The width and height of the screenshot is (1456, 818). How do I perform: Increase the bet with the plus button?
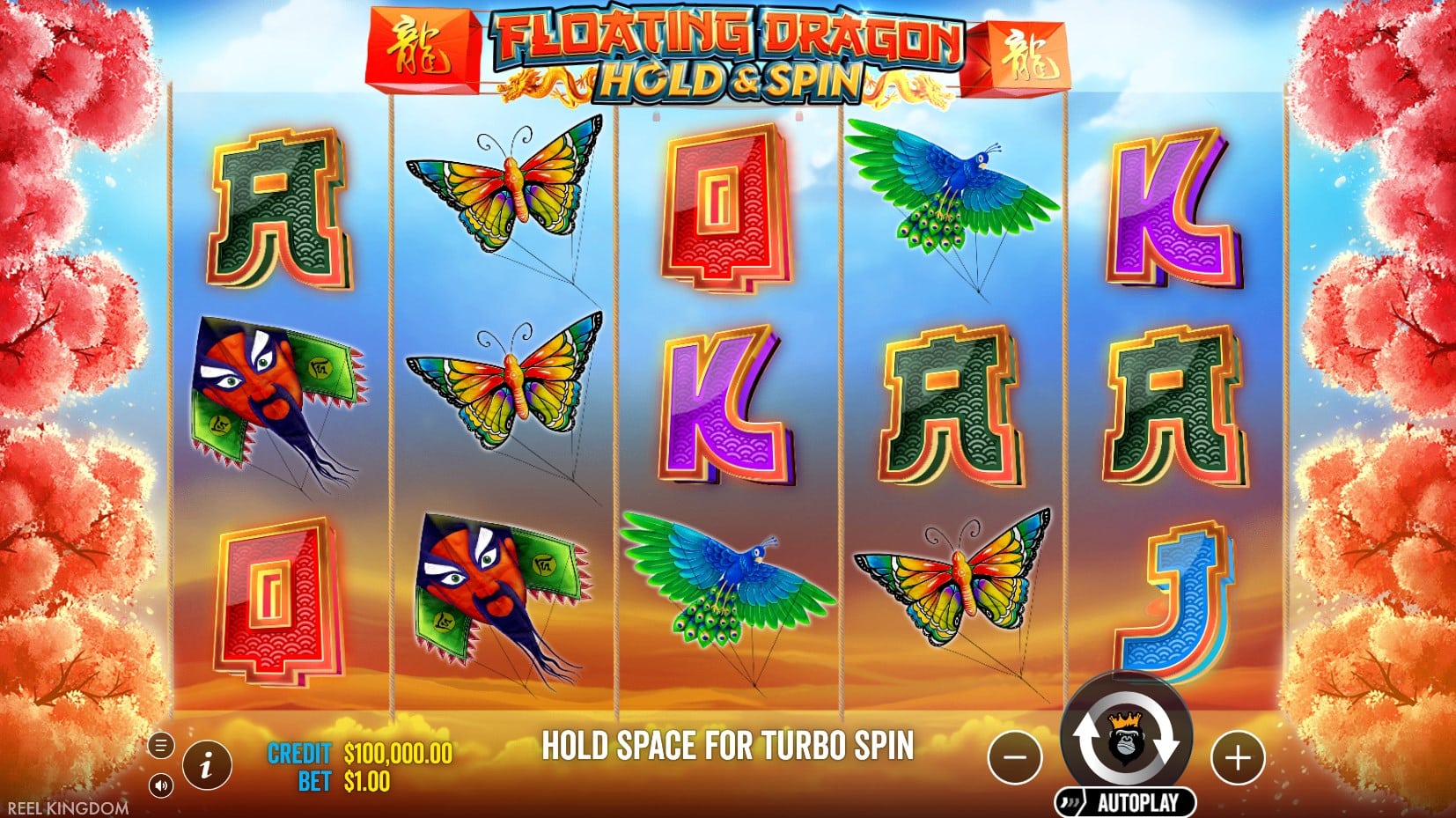click(1238, 757)
